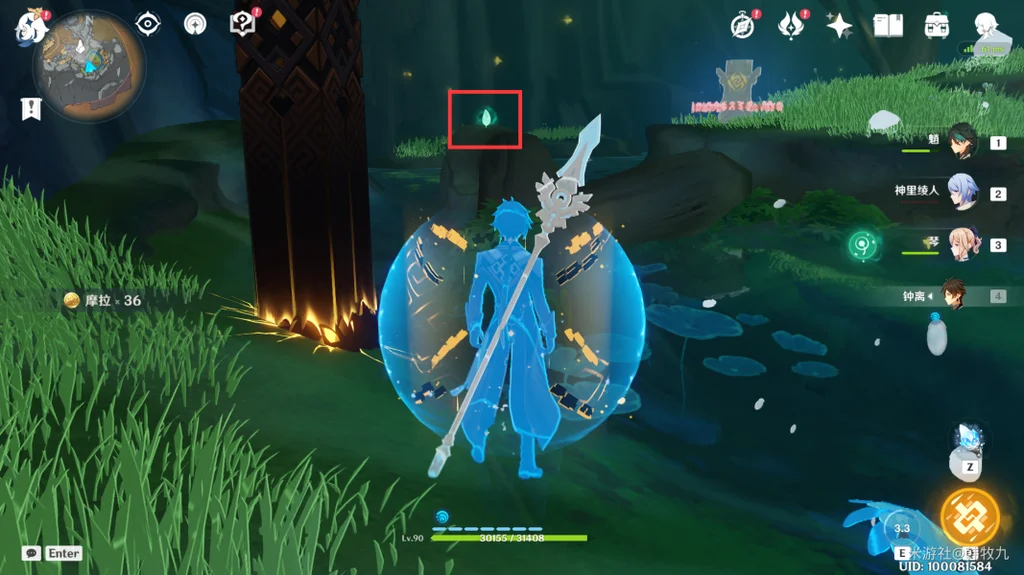Open the character profile silhouette icon
Viewport: 1024px width, 575px height.
[986, 26]
